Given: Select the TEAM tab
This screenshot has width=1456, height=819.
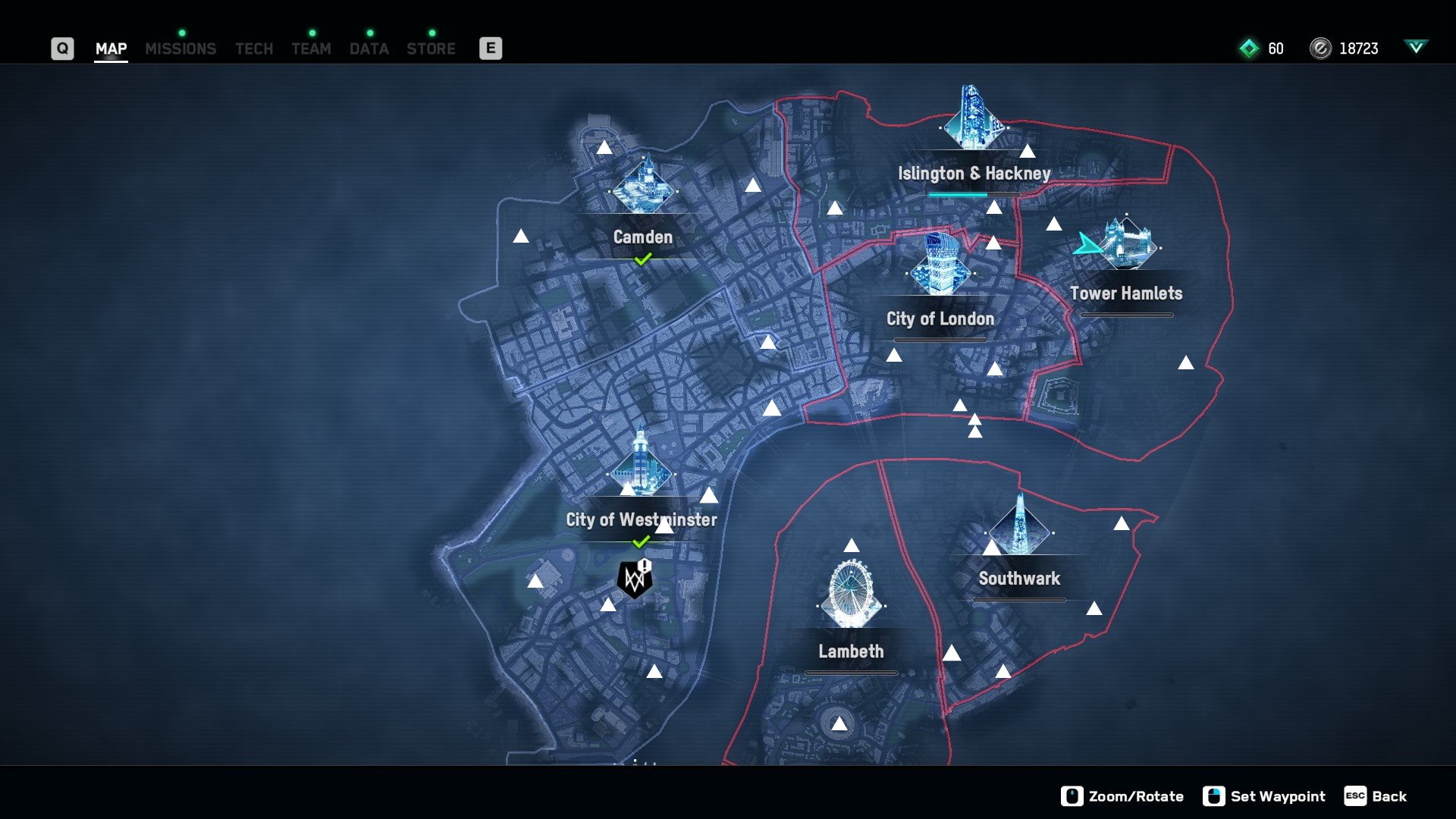Looking at the screenshot, I should click(311, 49).
